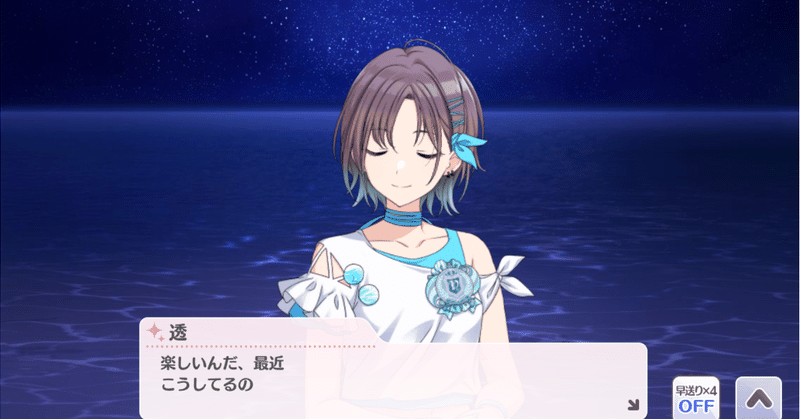The image size is (800, 419).
Task: Expand the menu with the up-arrow button
Action: click(x=757, y=398)
